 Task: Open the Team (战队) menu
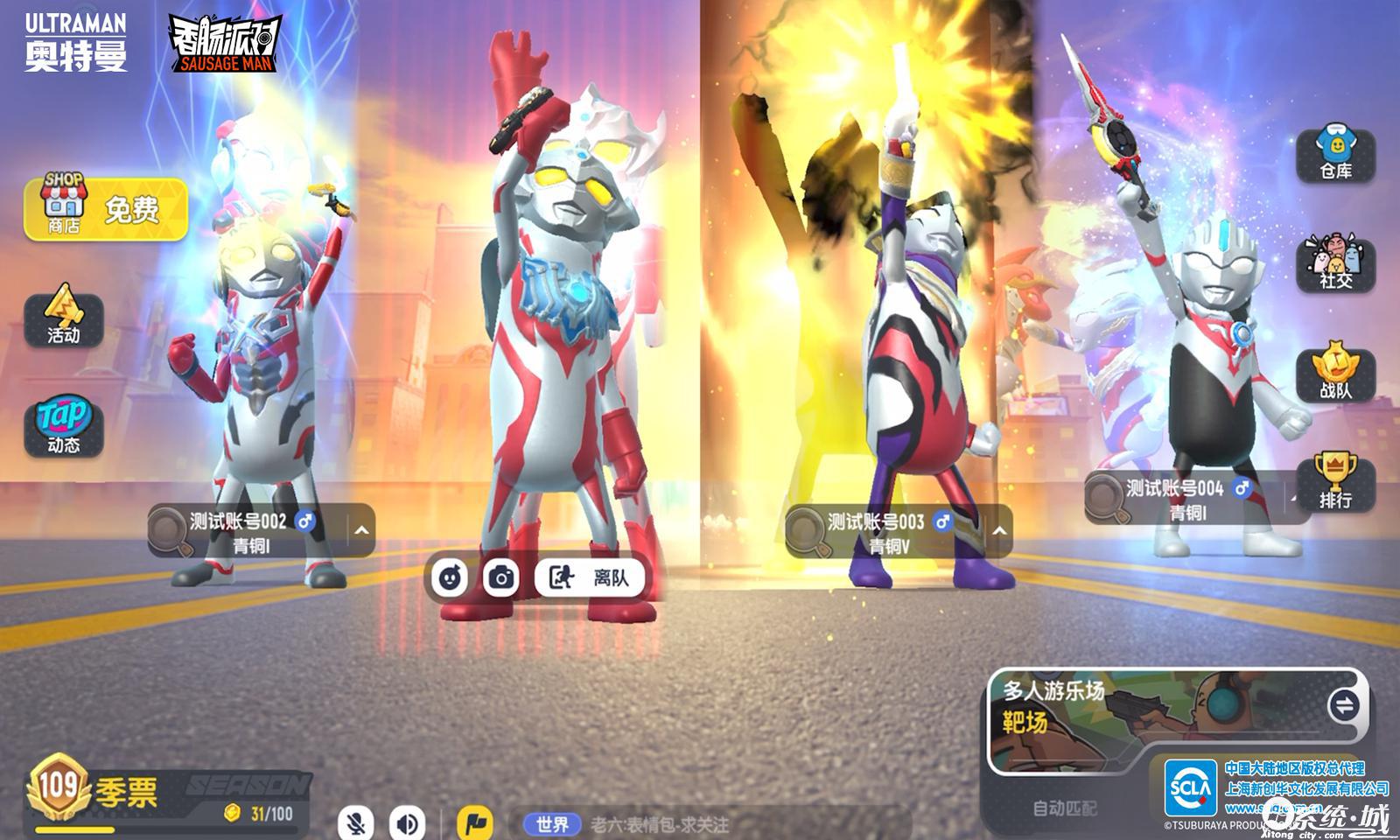coord(1335,373)
